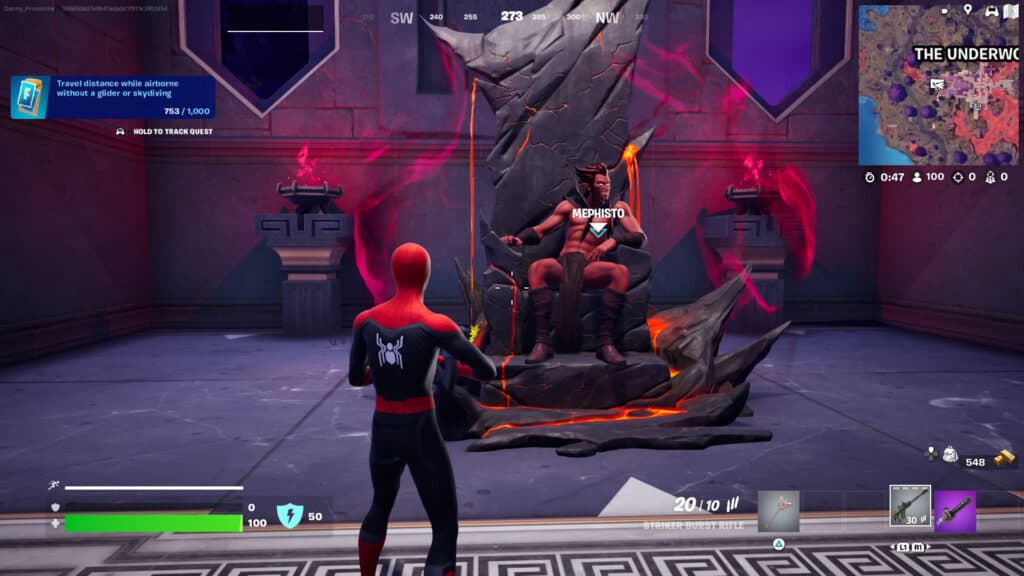Choose the purple weapon slot
Viewport: 1024px width, 576px height.
point(955,510)
